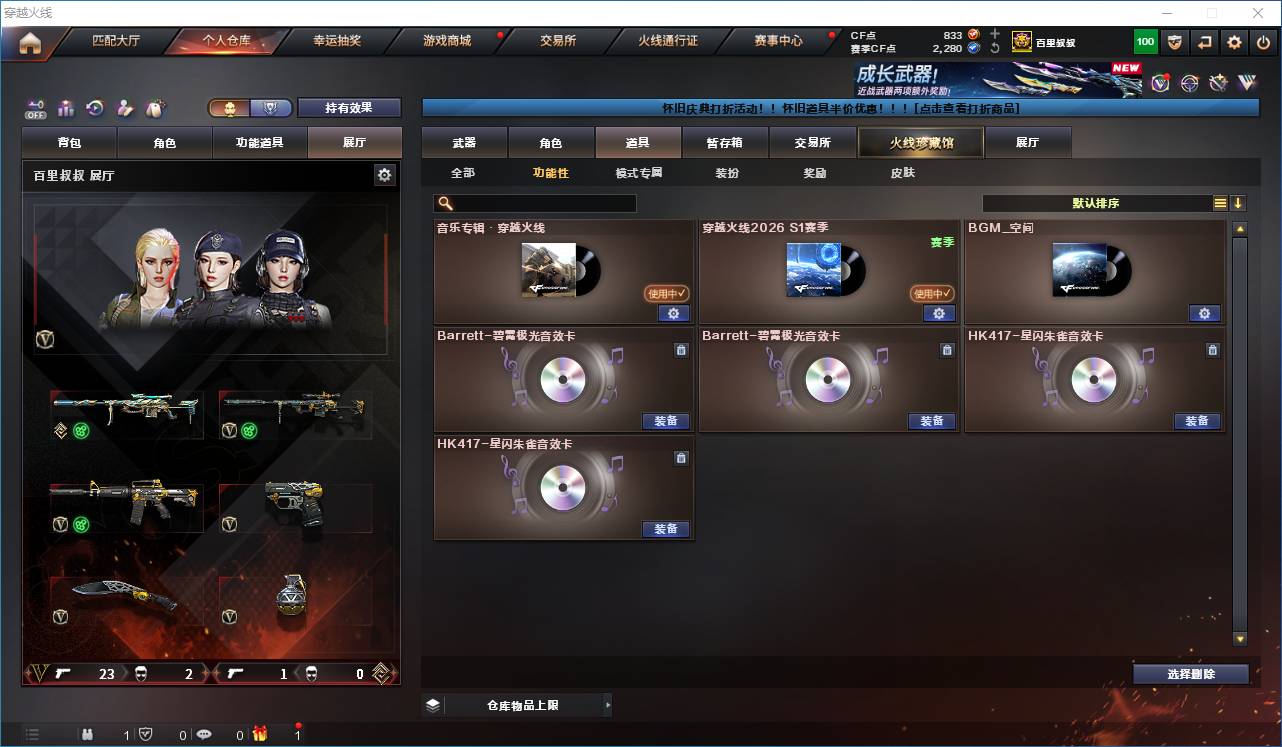Click the chat bubble icon in bottom bar

[x=204, y=733]
